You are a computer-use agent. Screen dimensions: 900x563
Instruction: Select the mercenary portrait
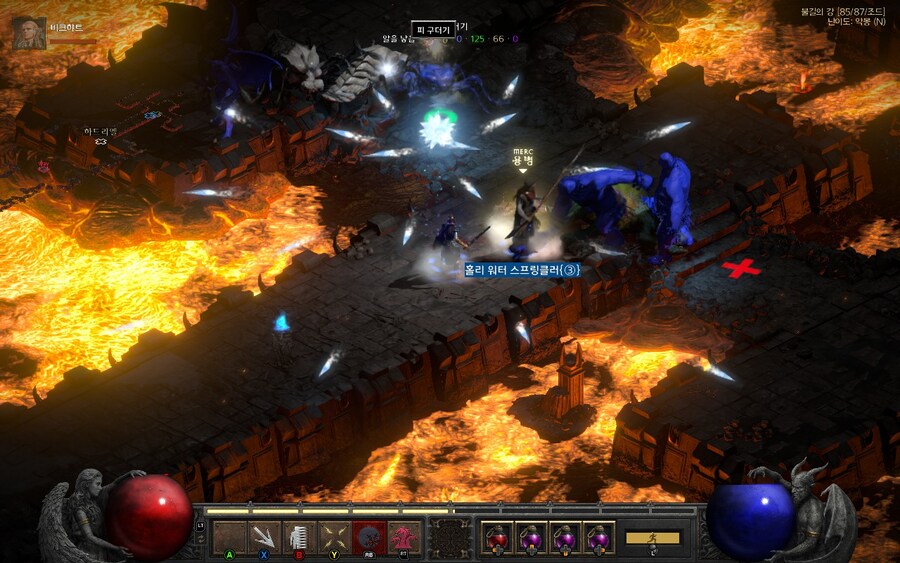click(x=28, y=33)
